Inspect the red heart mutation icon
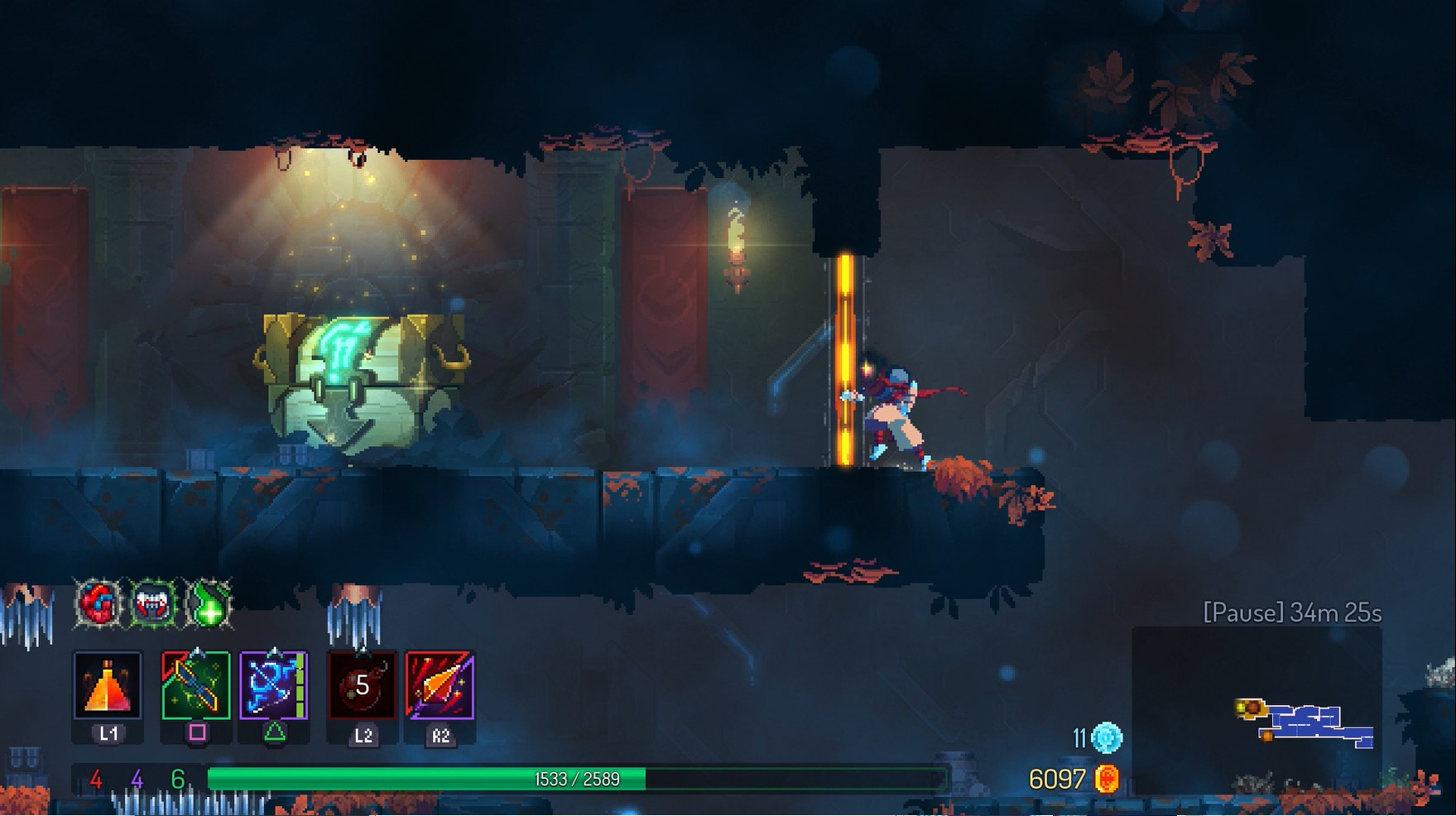Viewport: 1456px width, 816px height. pos(99,603)
